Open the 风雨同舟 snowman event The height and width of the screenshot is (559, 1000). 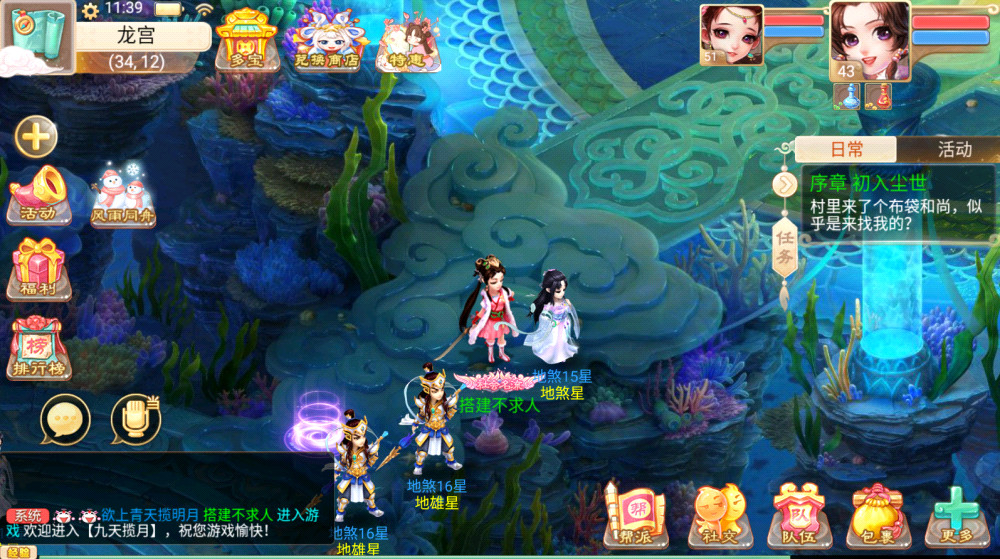(x=124, y=194)
